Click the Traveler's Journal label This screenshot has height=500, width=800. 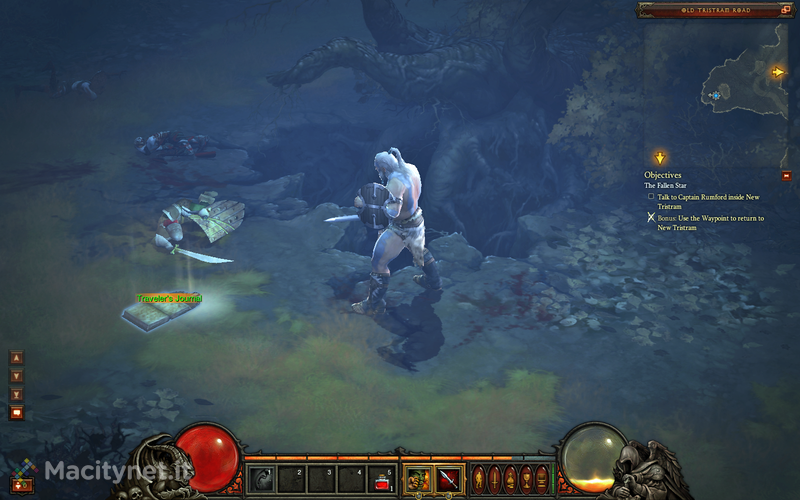tap(169, 298)
